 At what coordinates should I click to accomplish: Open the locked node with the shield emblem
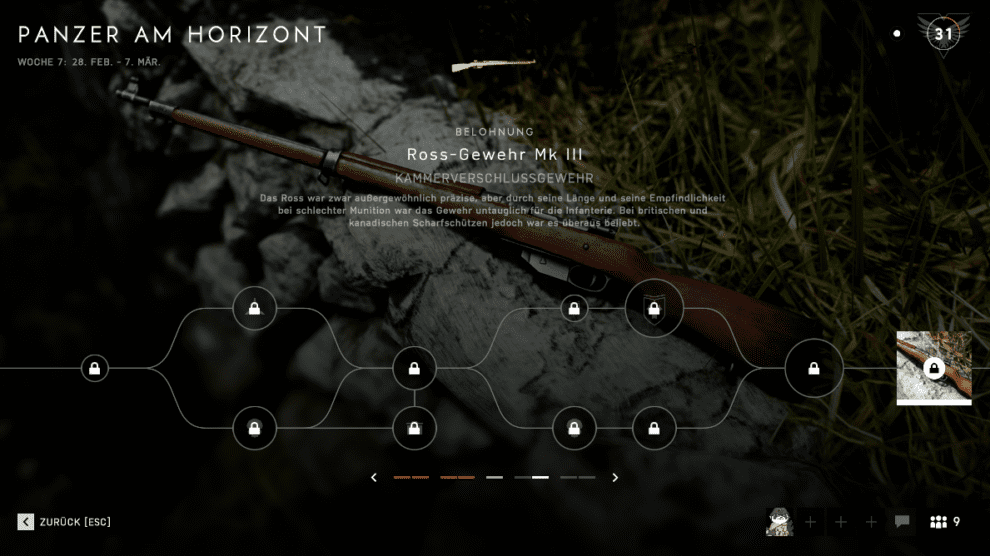point(654,309)
